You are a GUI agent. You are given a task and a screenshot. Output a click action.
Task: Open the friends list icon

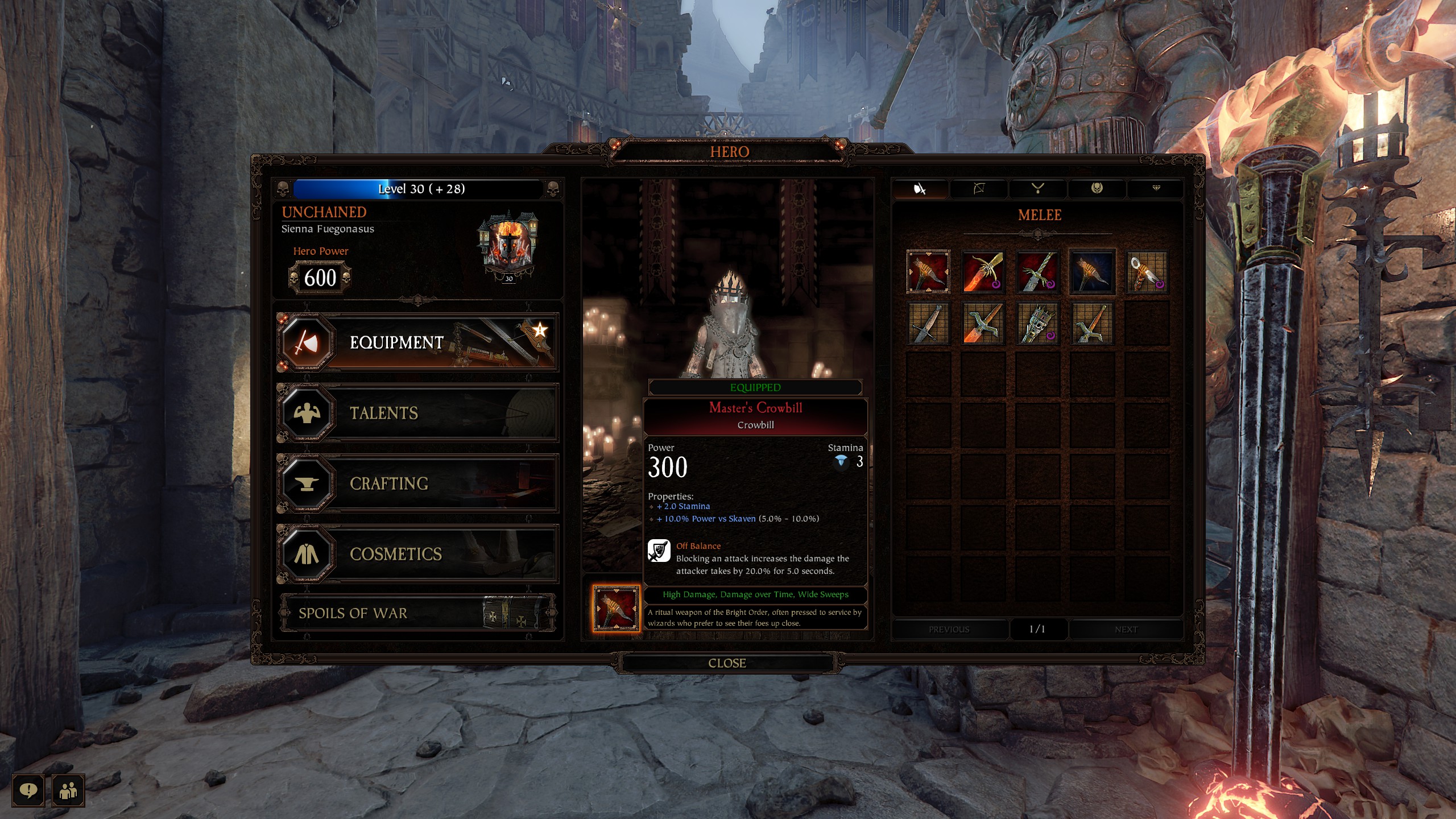[68, 790]
